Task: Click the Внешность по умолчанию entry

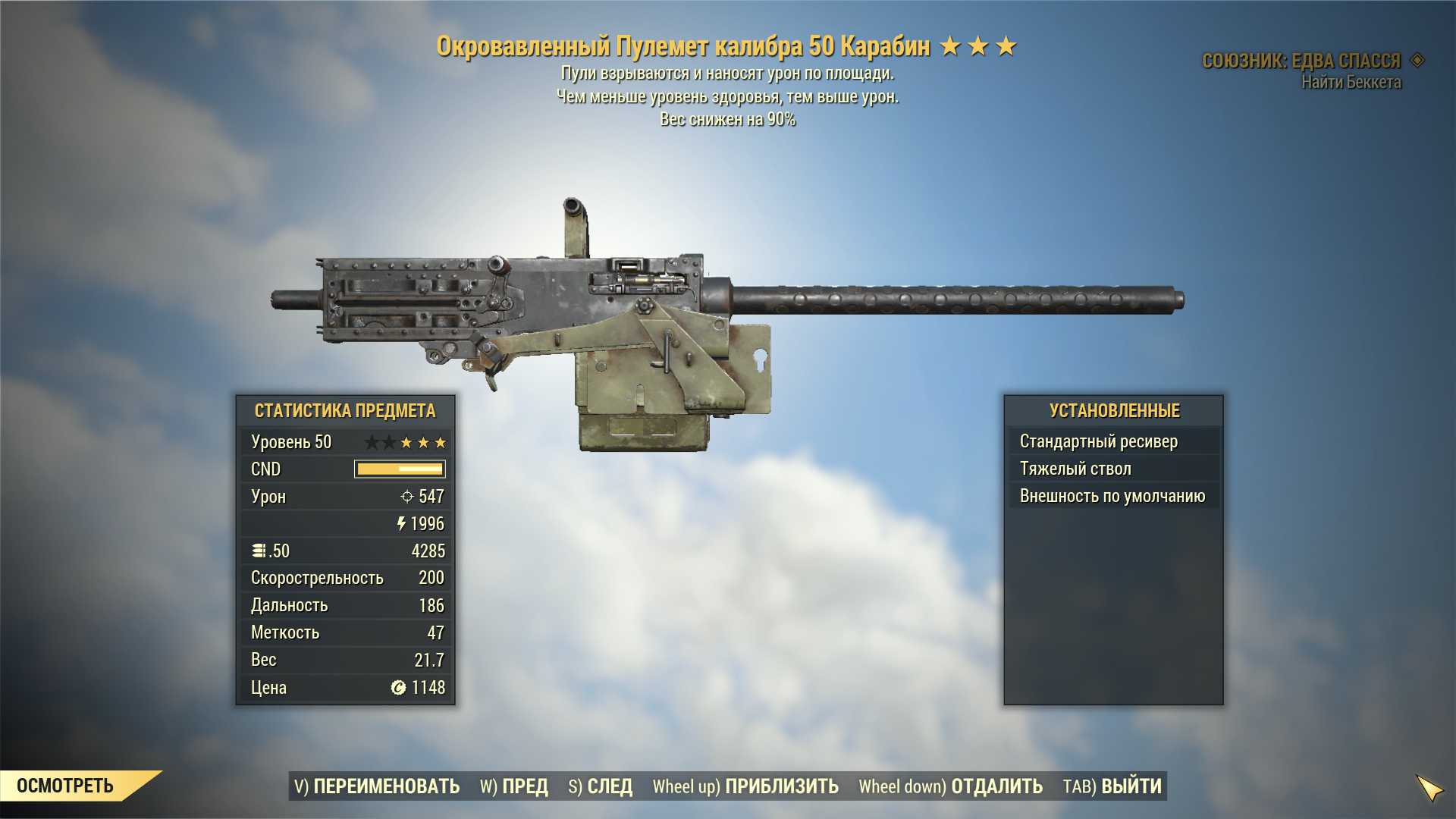Action: pyautogui.click(x=1113, y=496)
